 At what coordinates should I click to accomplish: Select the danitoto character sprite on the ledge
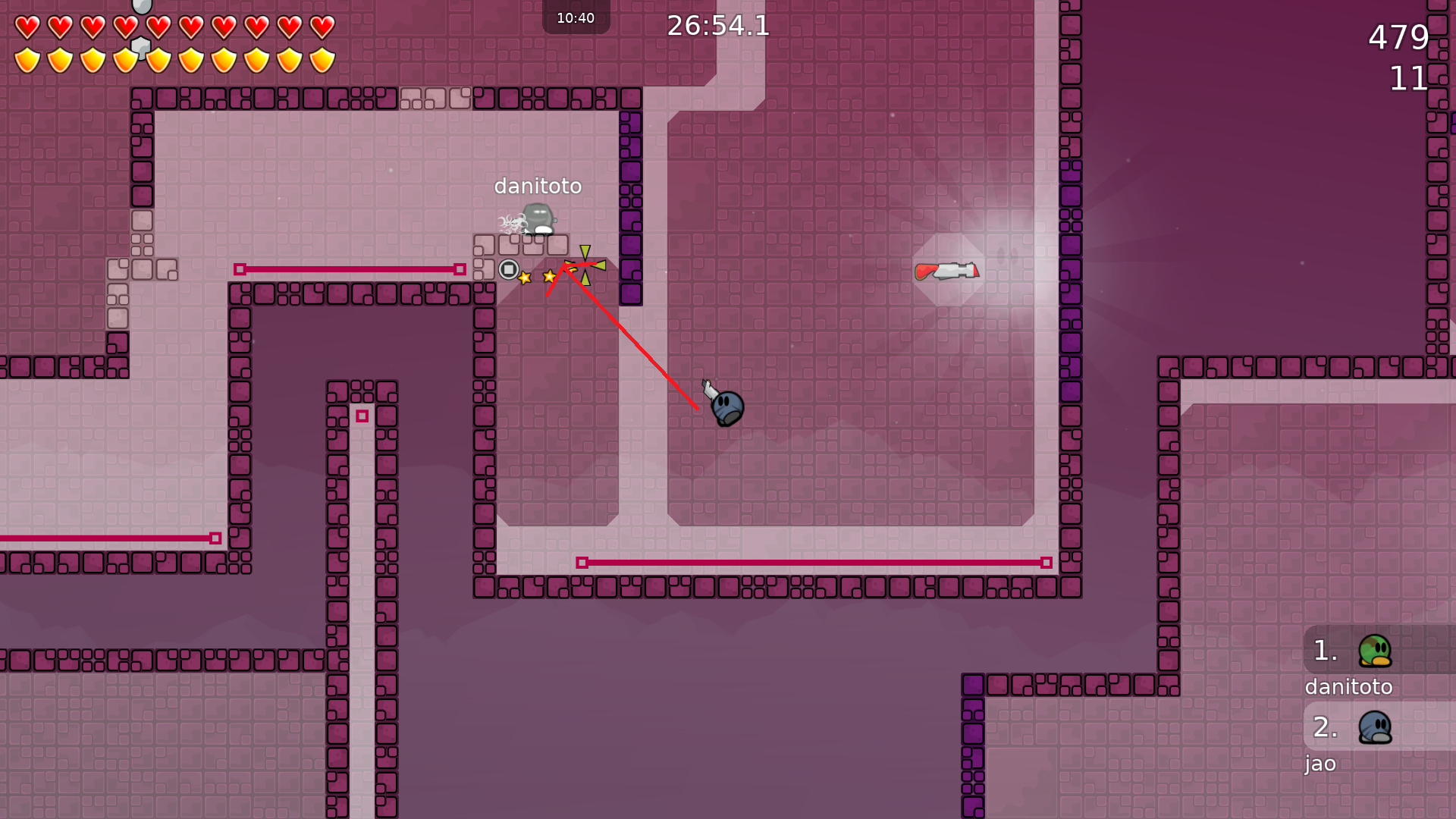(539, 218)
